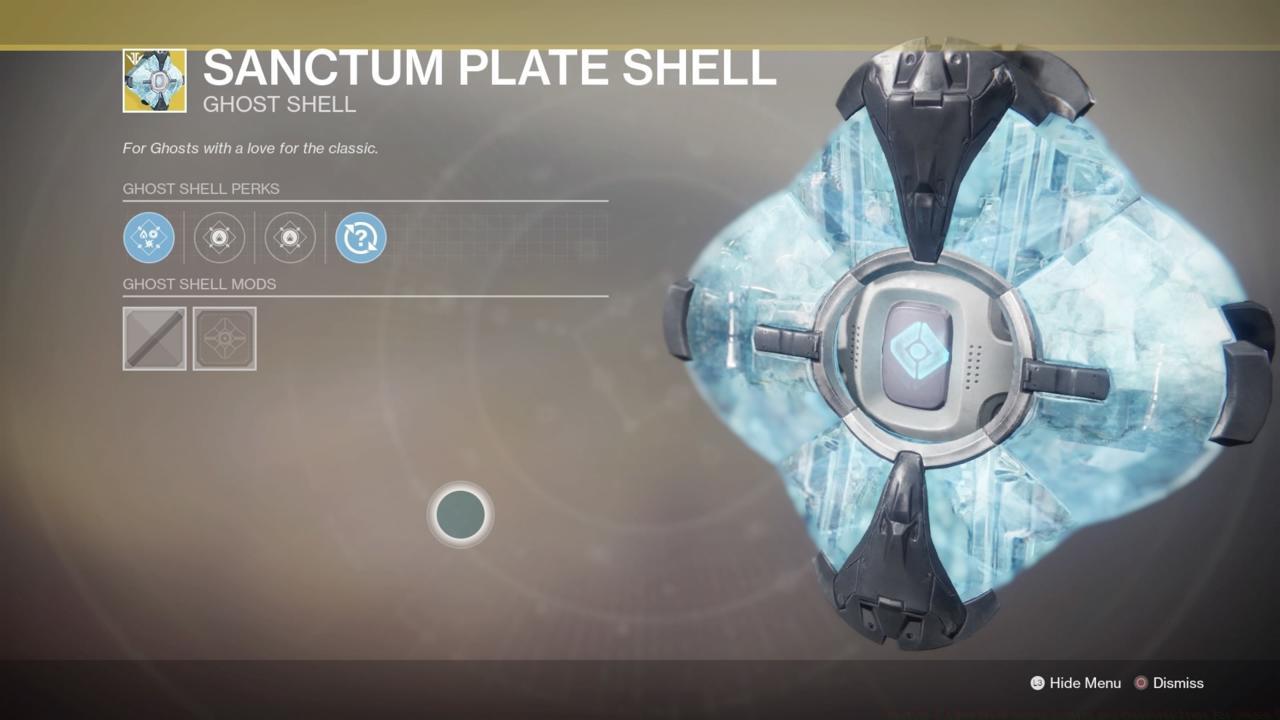Expand the Ghost Shell Mods section

(200, 284)
